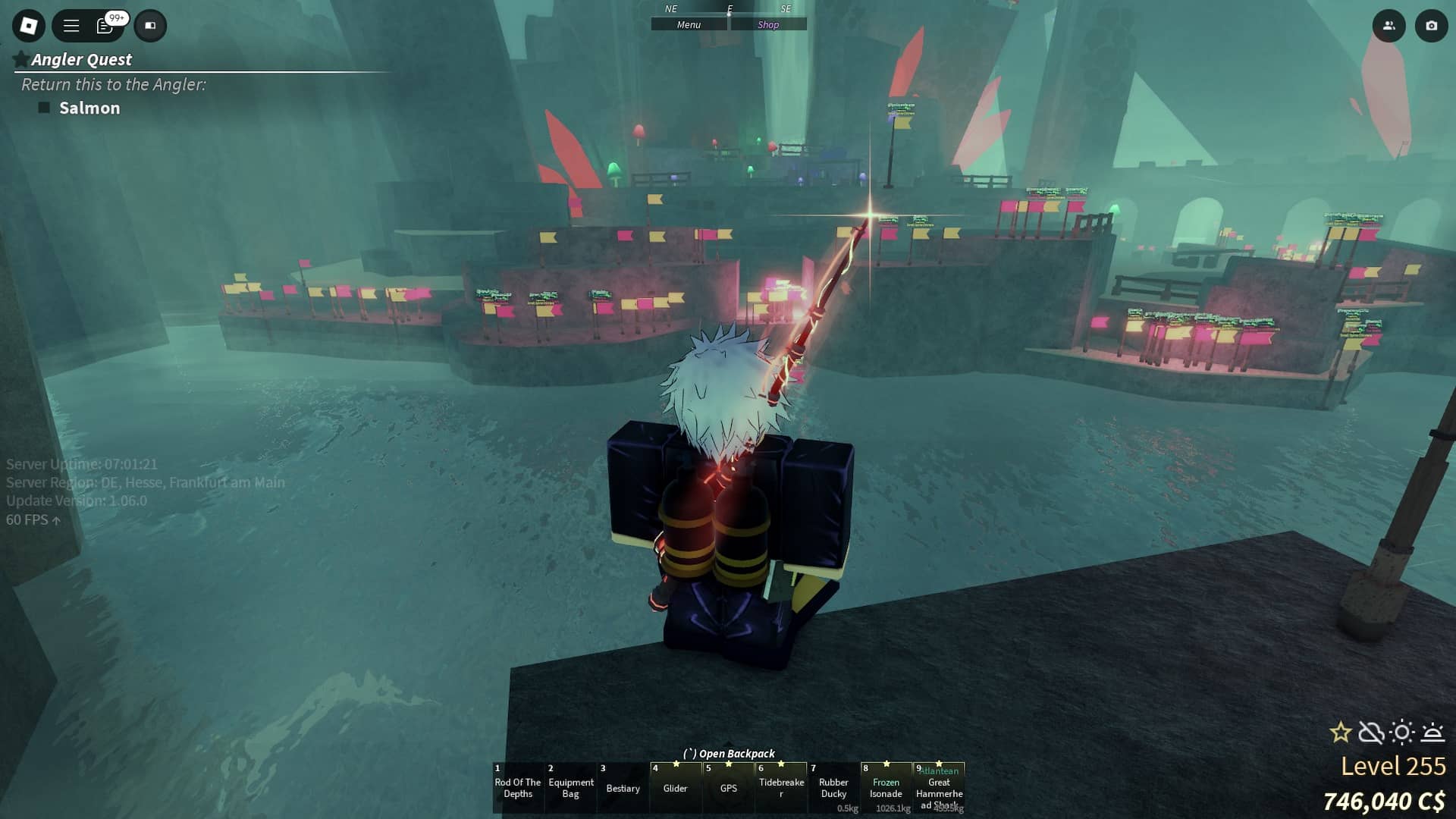Open the Shop button below the compass
Screen dimensions: 1456x819
768,25
